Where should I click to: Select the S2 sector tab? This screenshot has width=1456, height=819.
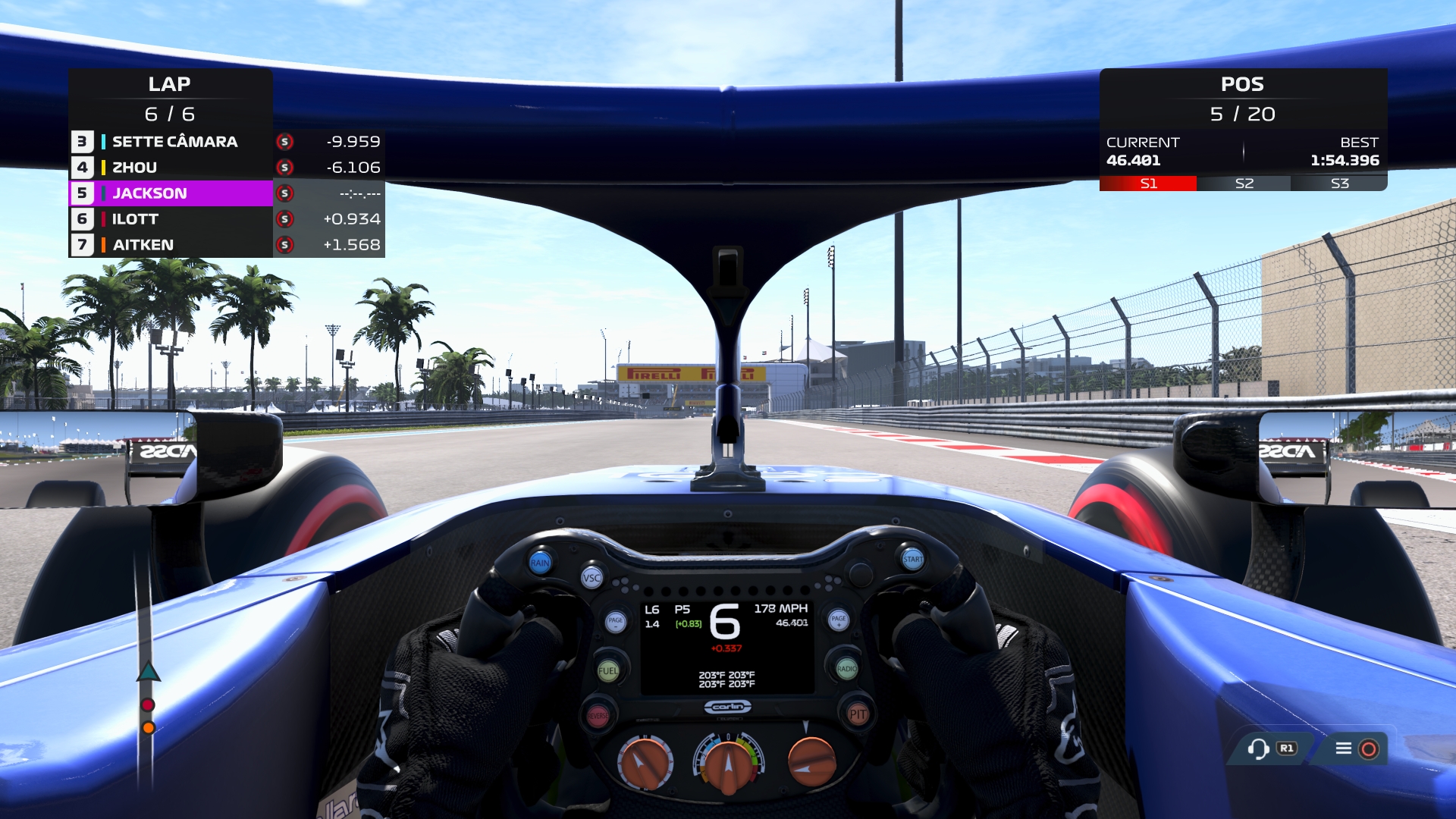coord(1244,182)
